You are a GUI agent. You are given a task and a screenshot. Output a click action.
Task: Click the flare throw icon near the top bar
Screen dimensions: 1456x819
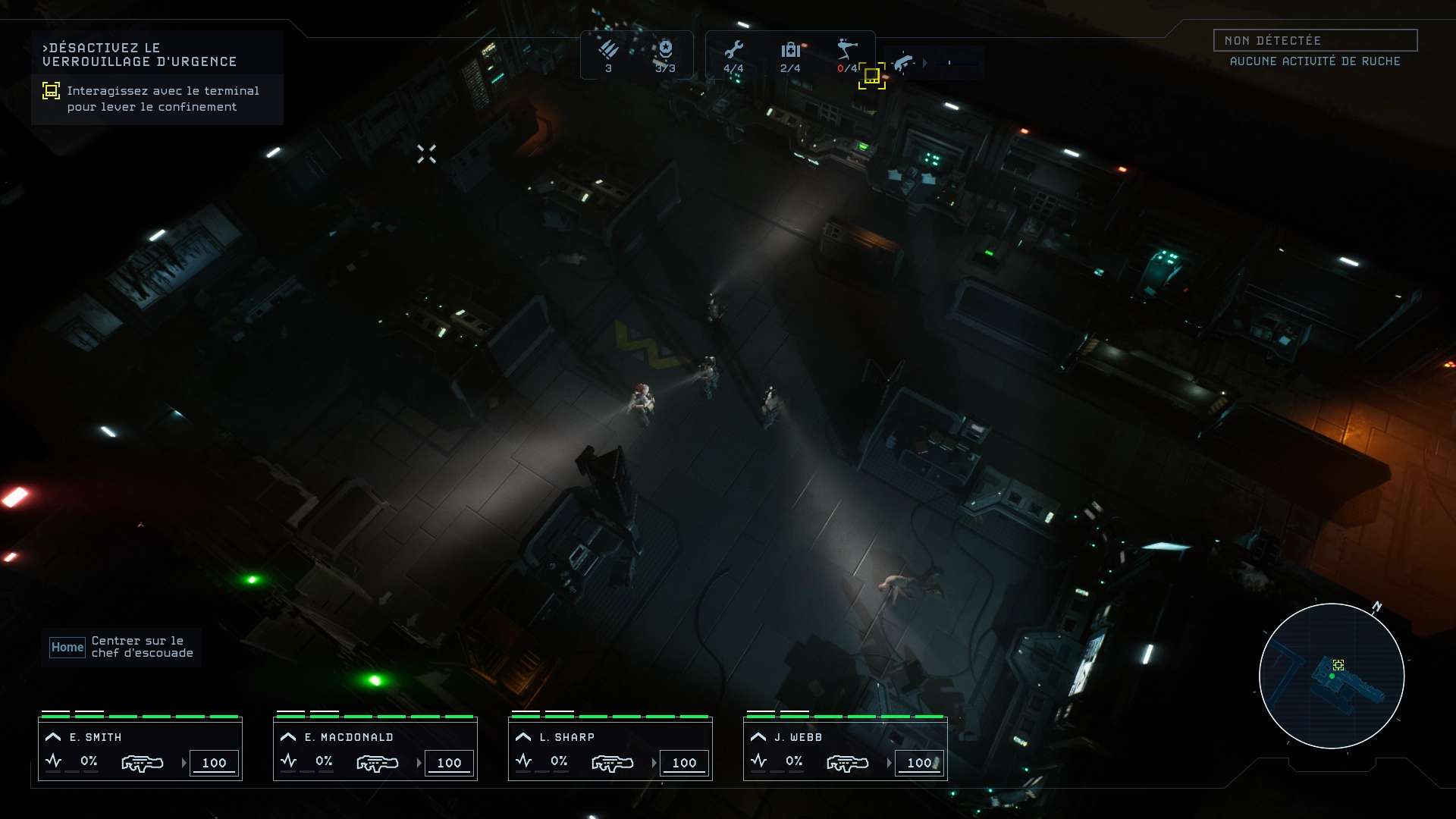904,64
